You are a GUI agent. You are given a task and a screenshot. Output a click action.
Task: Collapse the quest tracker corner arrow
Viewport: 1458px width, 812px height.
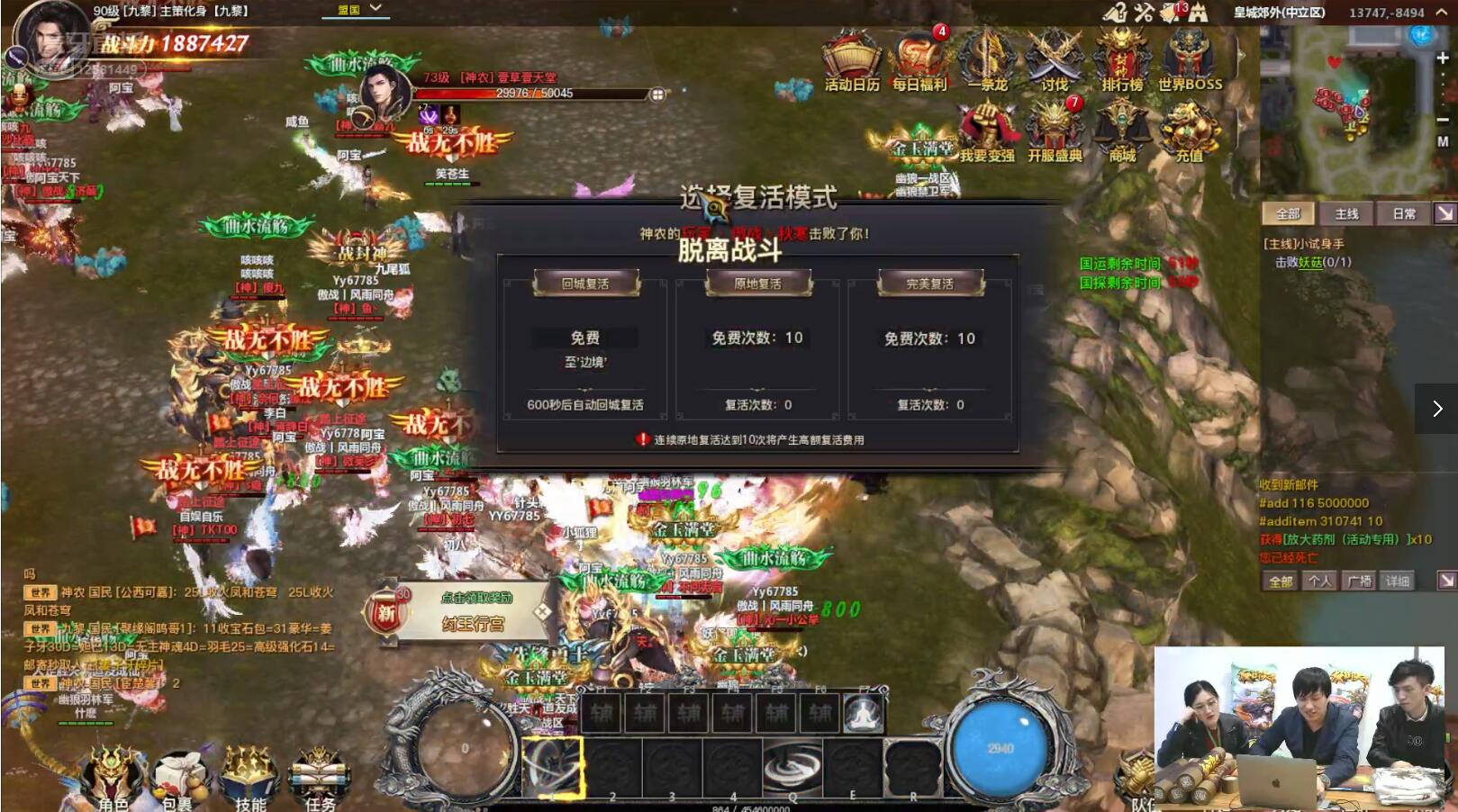1445,213
